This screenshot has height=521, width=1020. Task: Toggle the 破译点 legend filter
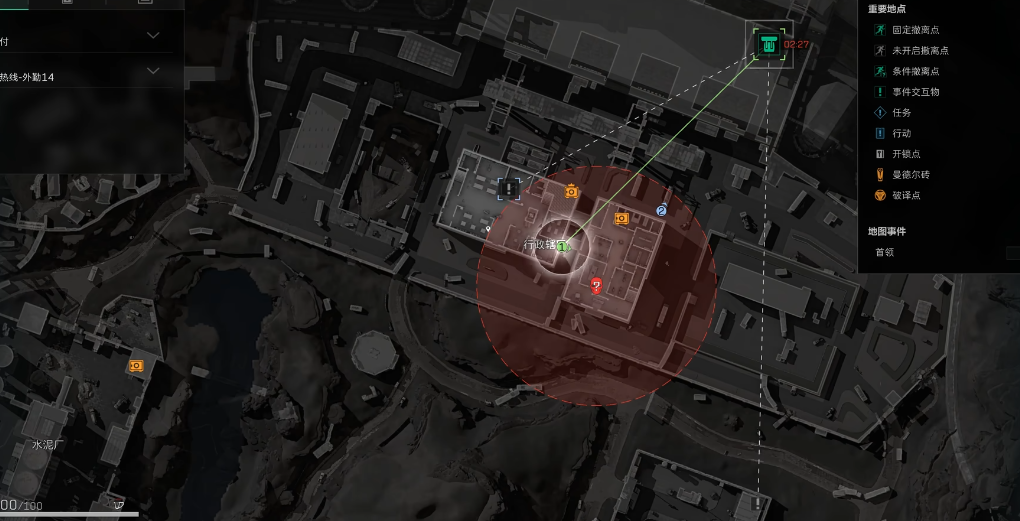tap(904, 195)
